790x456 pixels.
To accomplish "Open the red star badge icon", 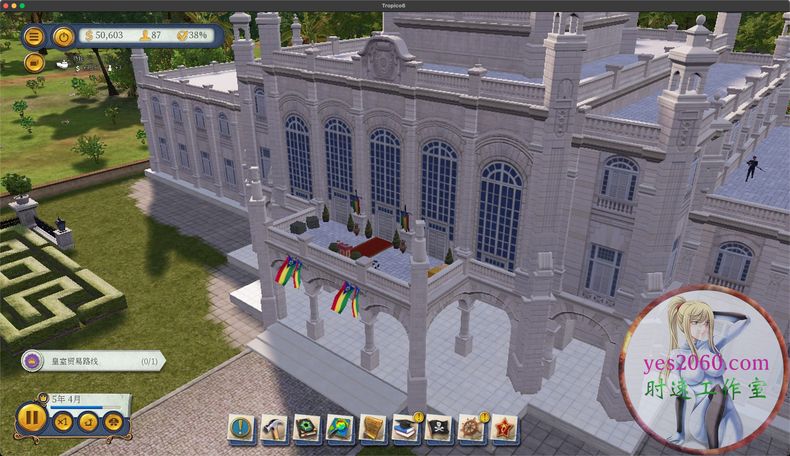I will 504,429.
